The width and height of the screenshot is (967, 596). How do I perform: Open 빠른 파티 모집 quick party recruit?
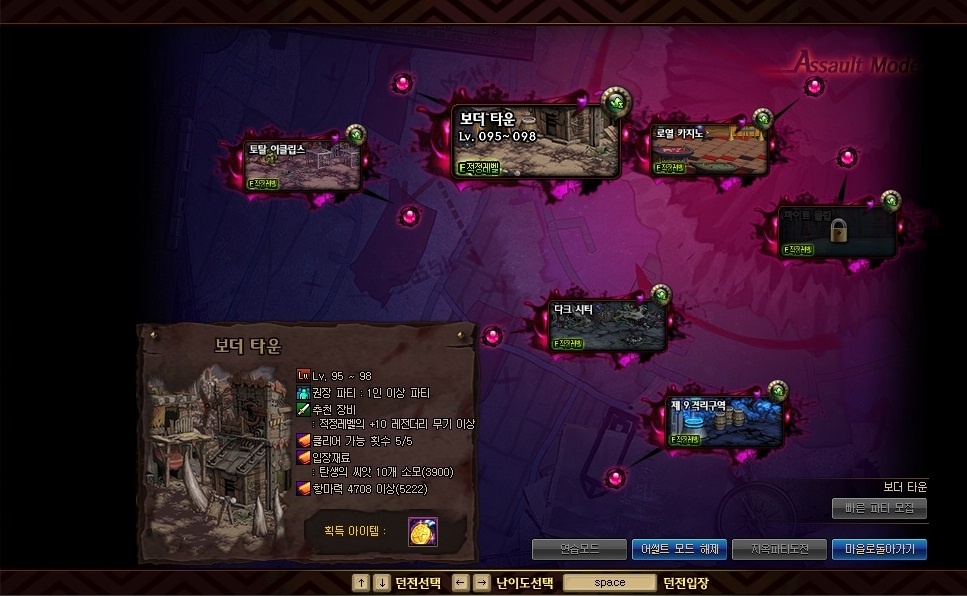pyautogui.click(x=879, y=508)
